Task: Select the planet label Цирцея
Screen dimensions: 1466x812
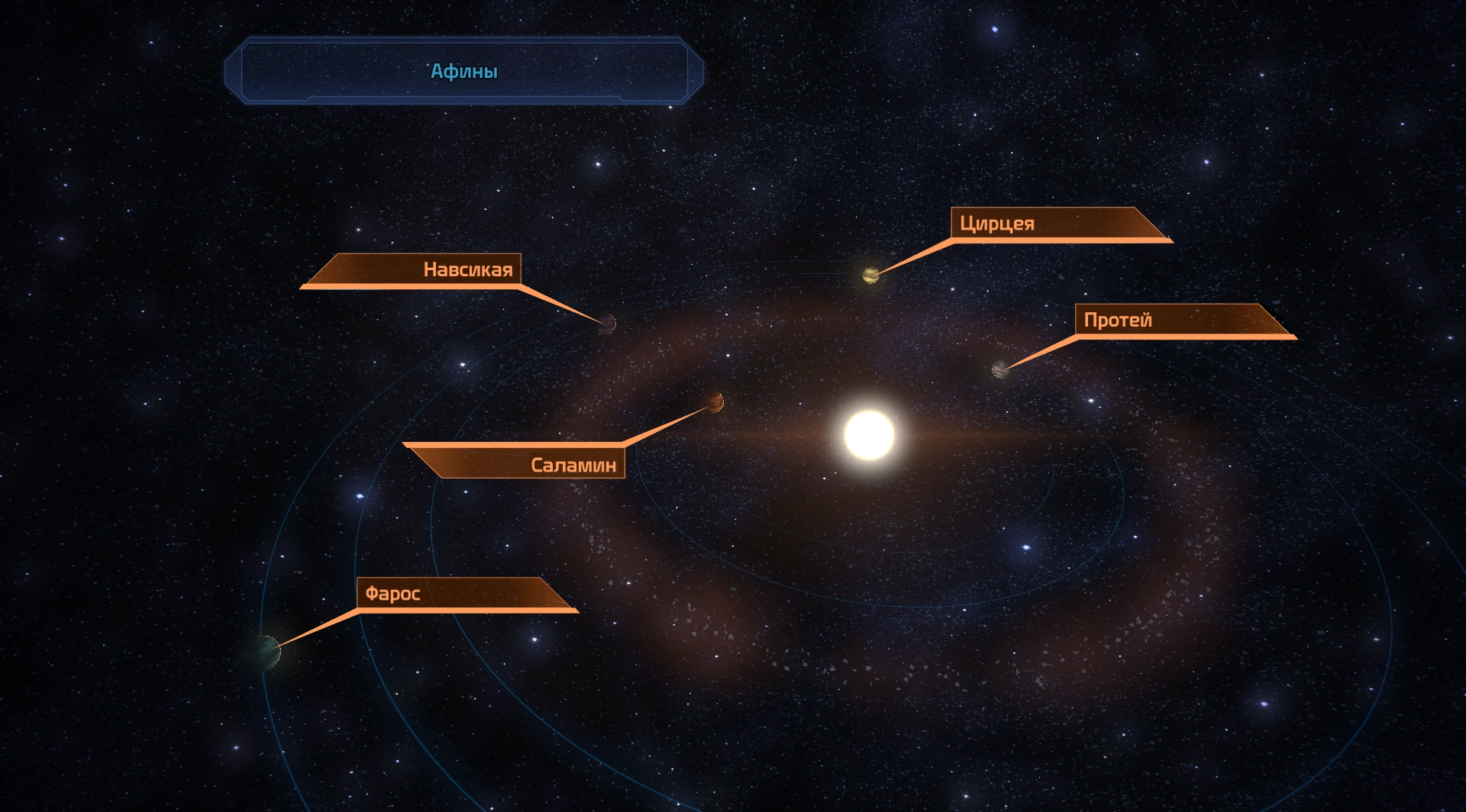Action: coord(997,224)
